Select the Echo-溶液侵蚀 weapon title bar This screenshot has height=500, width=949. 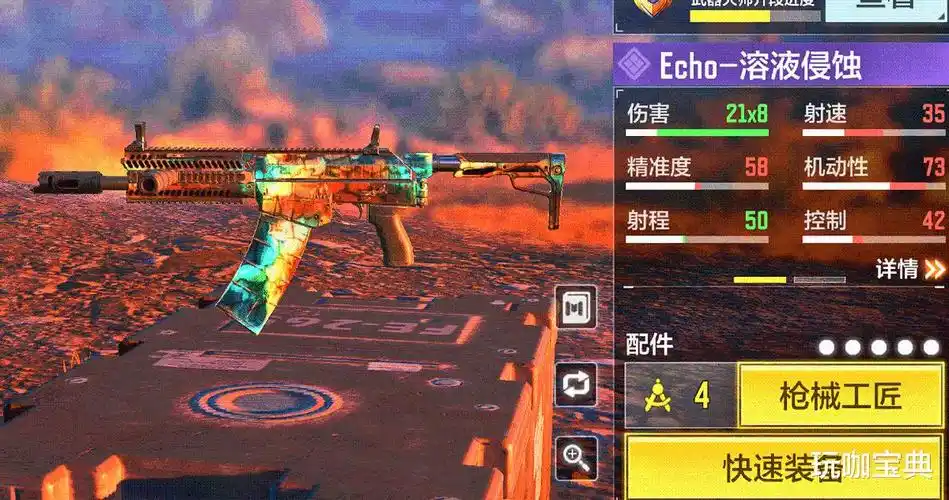click(x=780, y=65)
